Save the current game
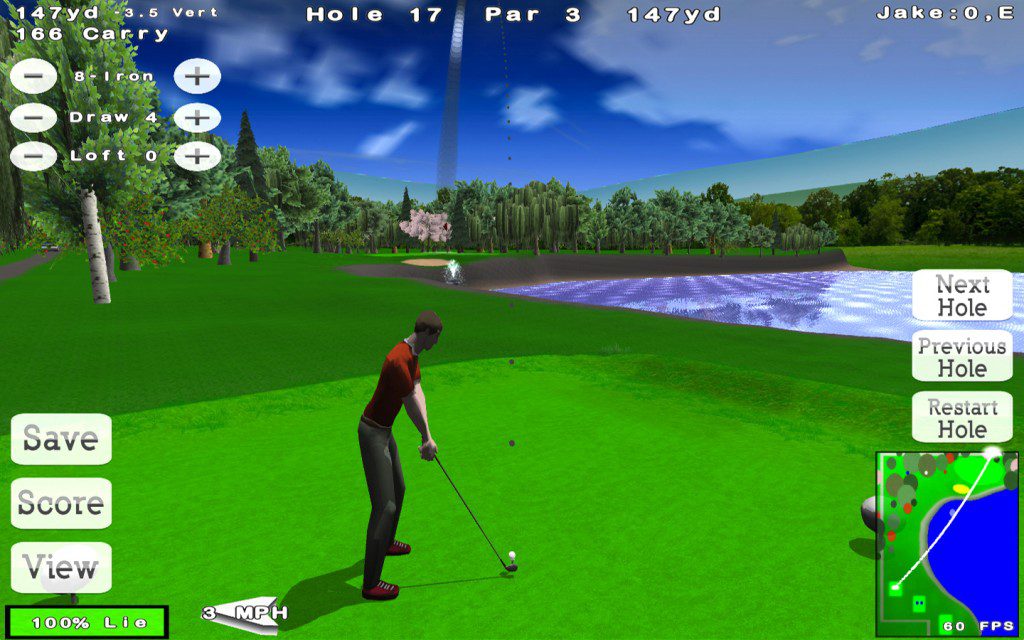Screen dimensions: 1024x640 coord(61,439)
